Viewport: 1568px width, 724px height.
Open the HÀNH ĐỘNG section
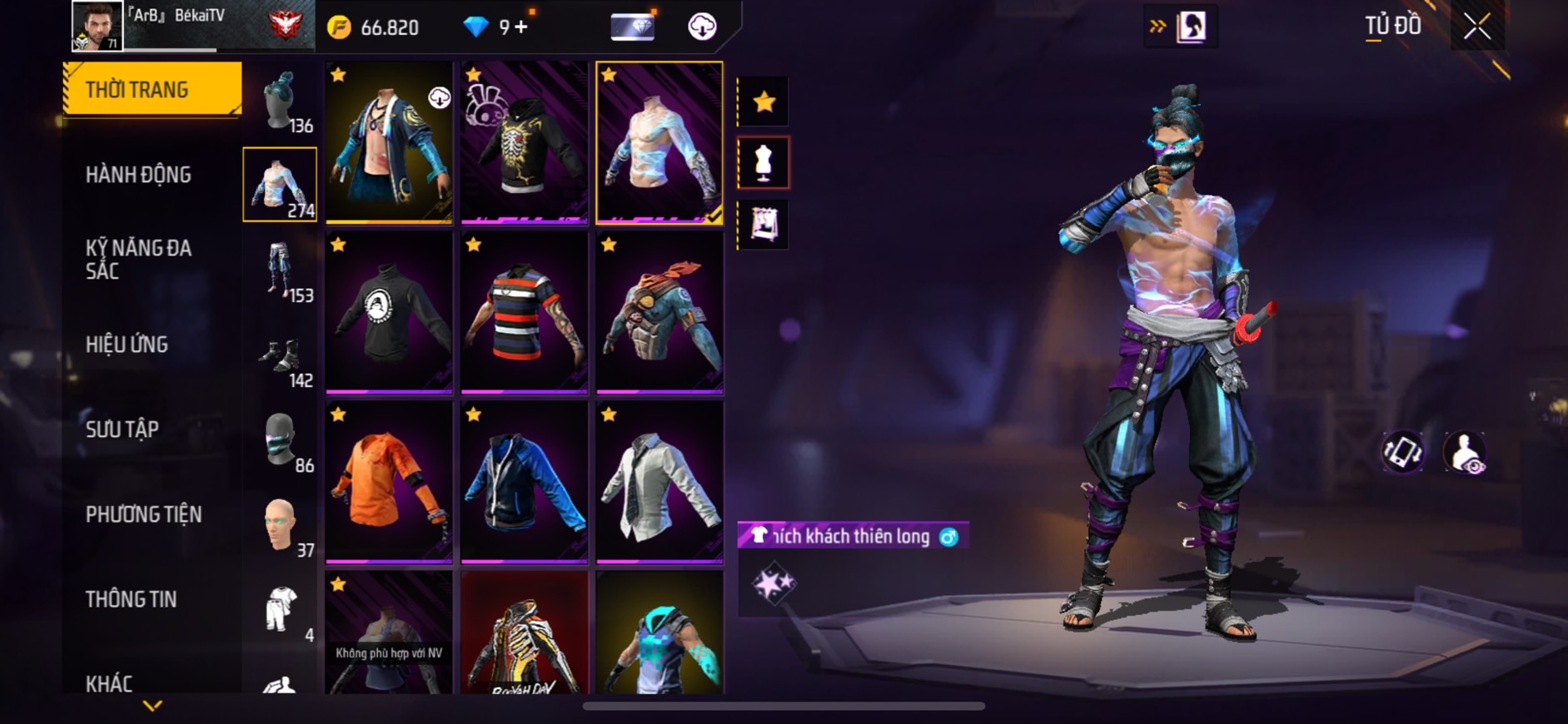139,175
